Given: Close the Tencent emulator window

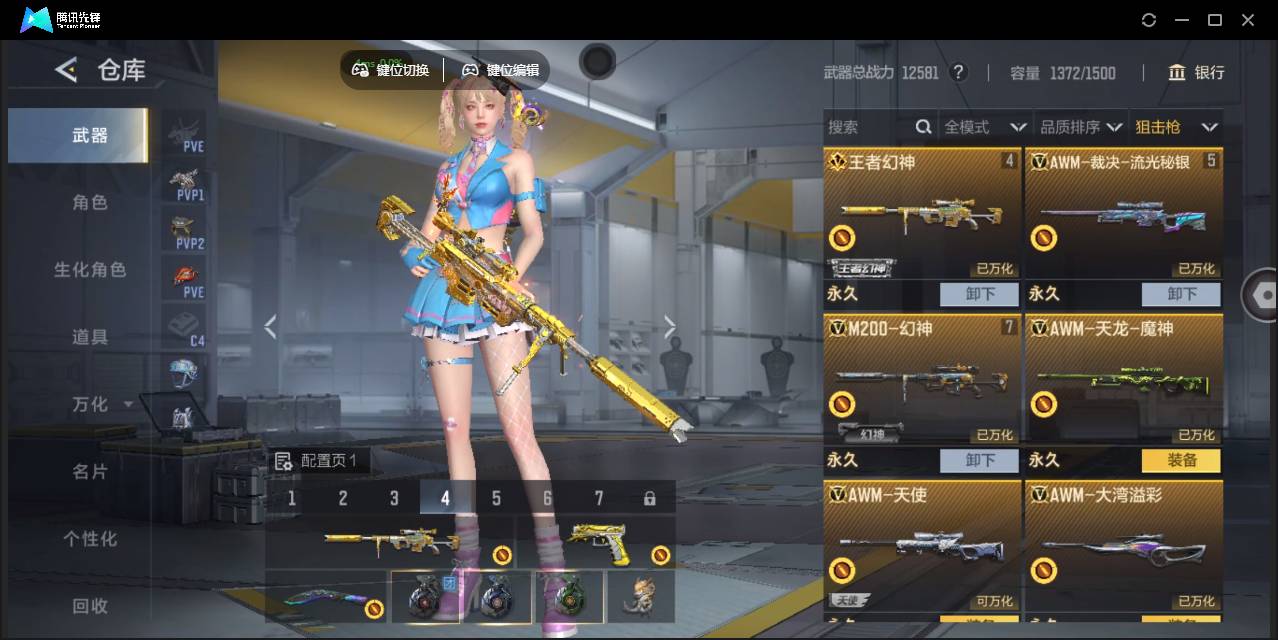Looking at the screenshot, I should [x=1247, y=20].
